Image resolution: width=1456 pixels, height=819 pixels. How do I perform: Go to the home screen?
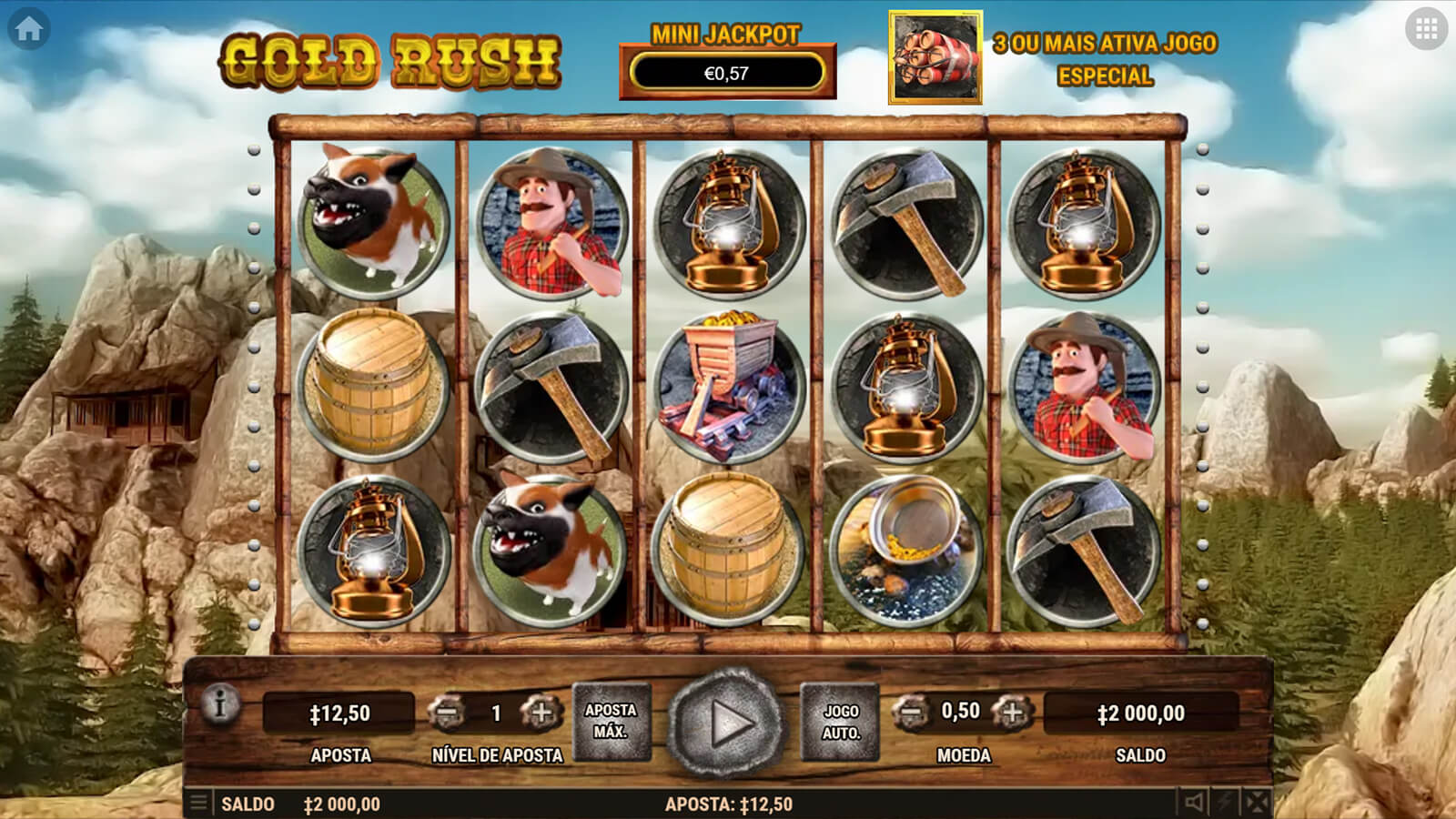28,29
